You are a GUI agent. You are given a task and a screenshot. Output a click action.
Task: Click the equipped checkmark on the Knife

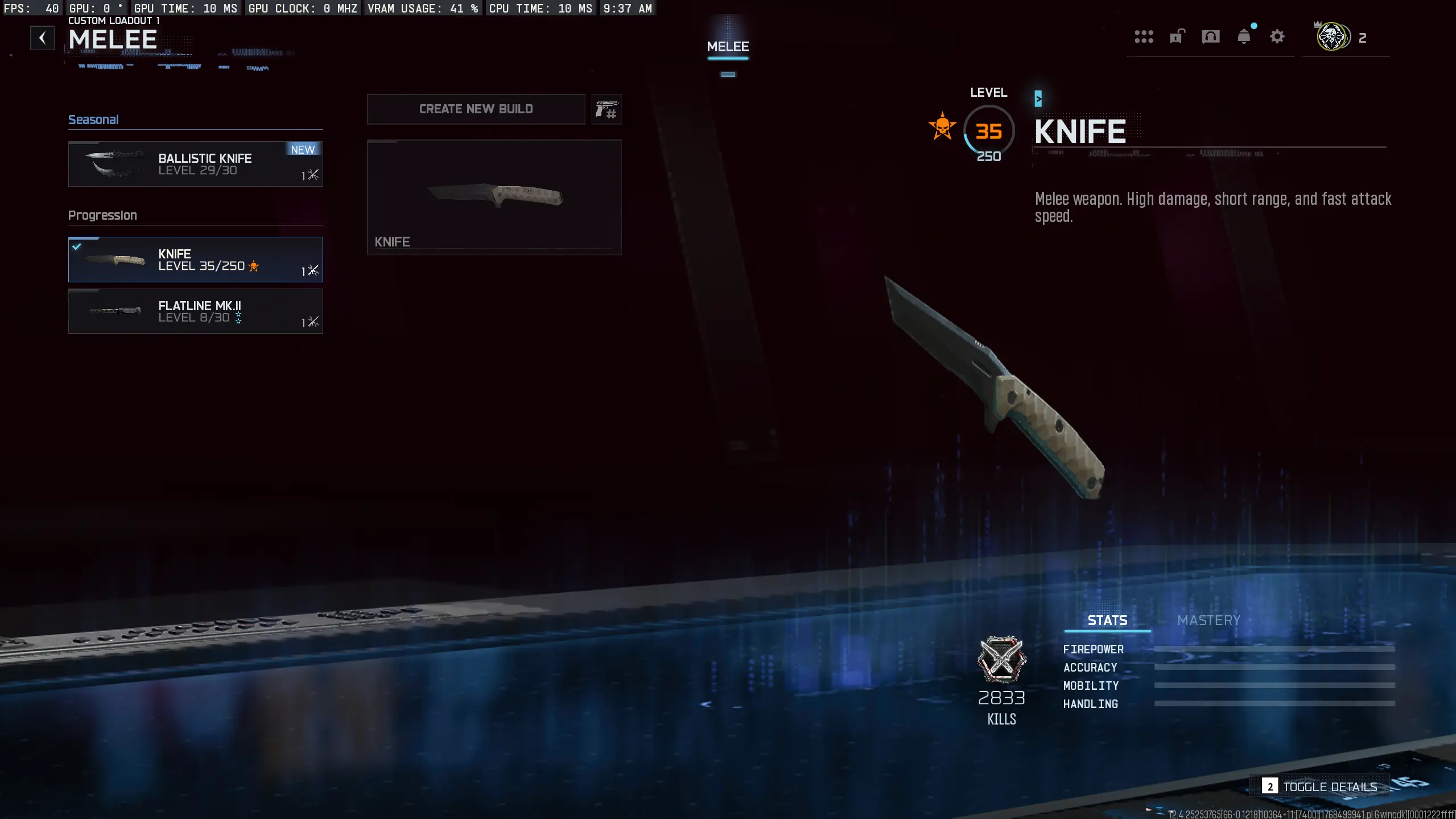(x=77, y=246)
